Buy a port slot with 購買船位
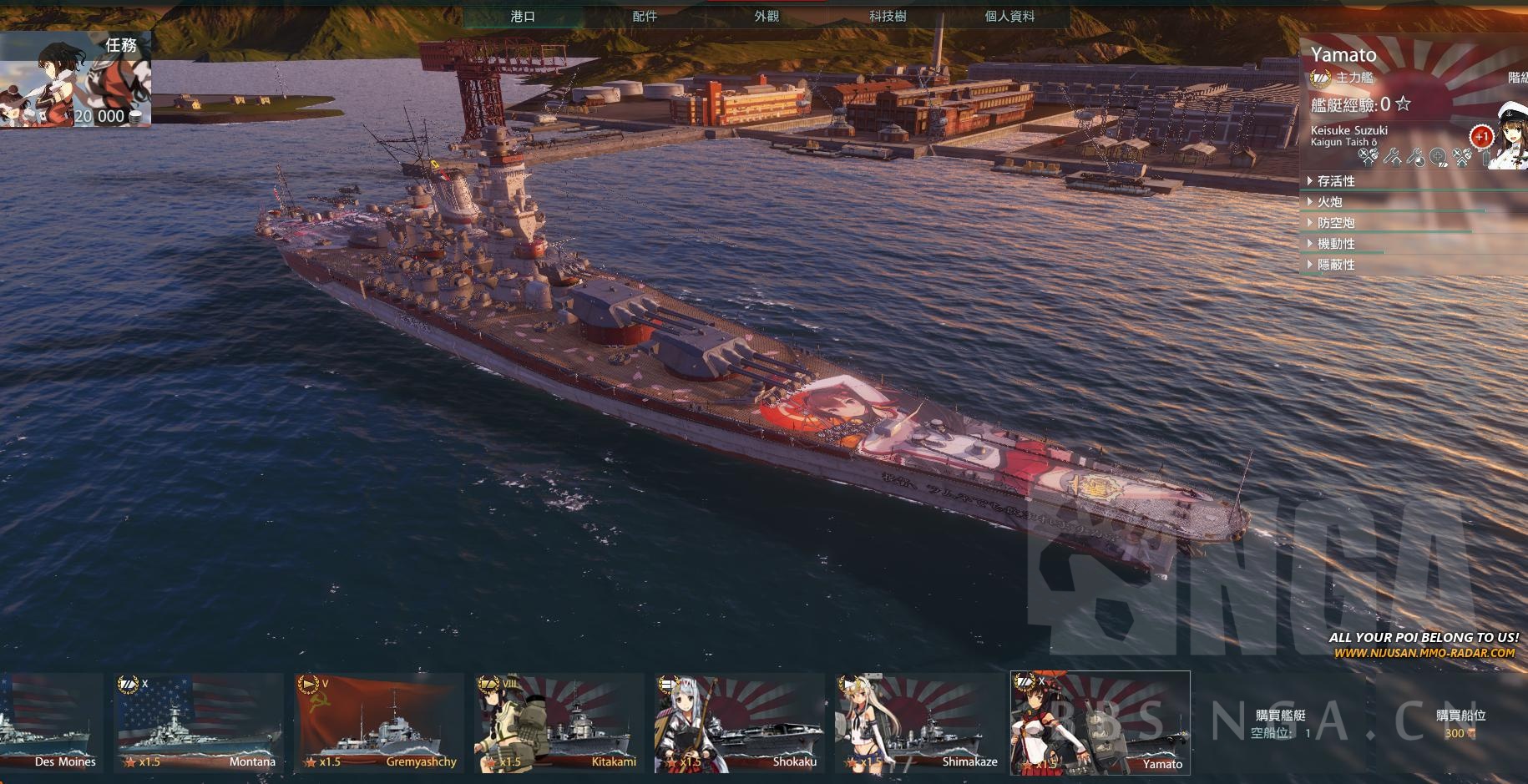The width and height of the screenshot is (1528, 784). pyautogui.click(x=1460, y=723)
